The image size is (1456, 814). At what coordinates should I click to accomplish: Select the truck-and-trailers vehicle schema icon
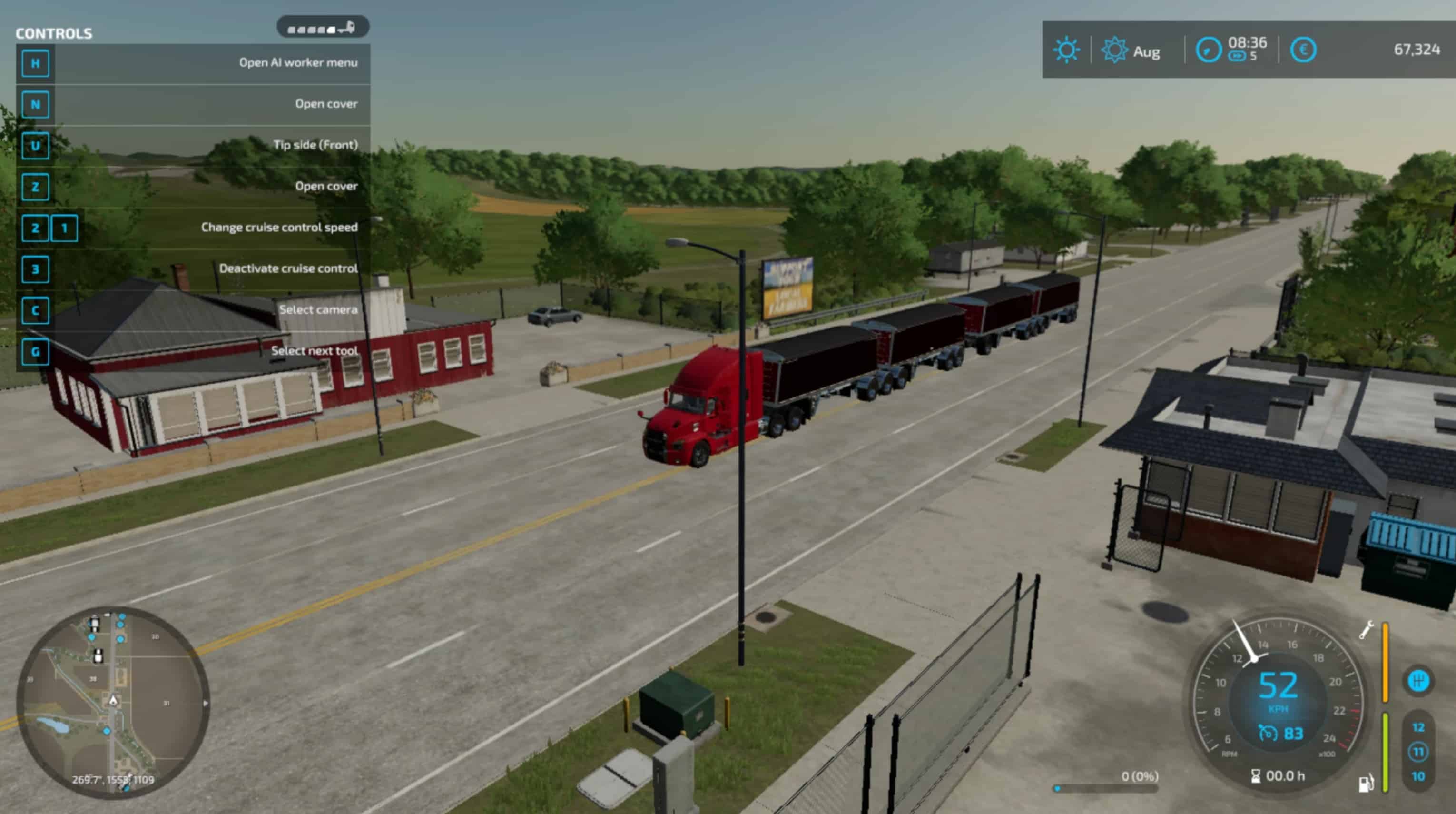322,28
